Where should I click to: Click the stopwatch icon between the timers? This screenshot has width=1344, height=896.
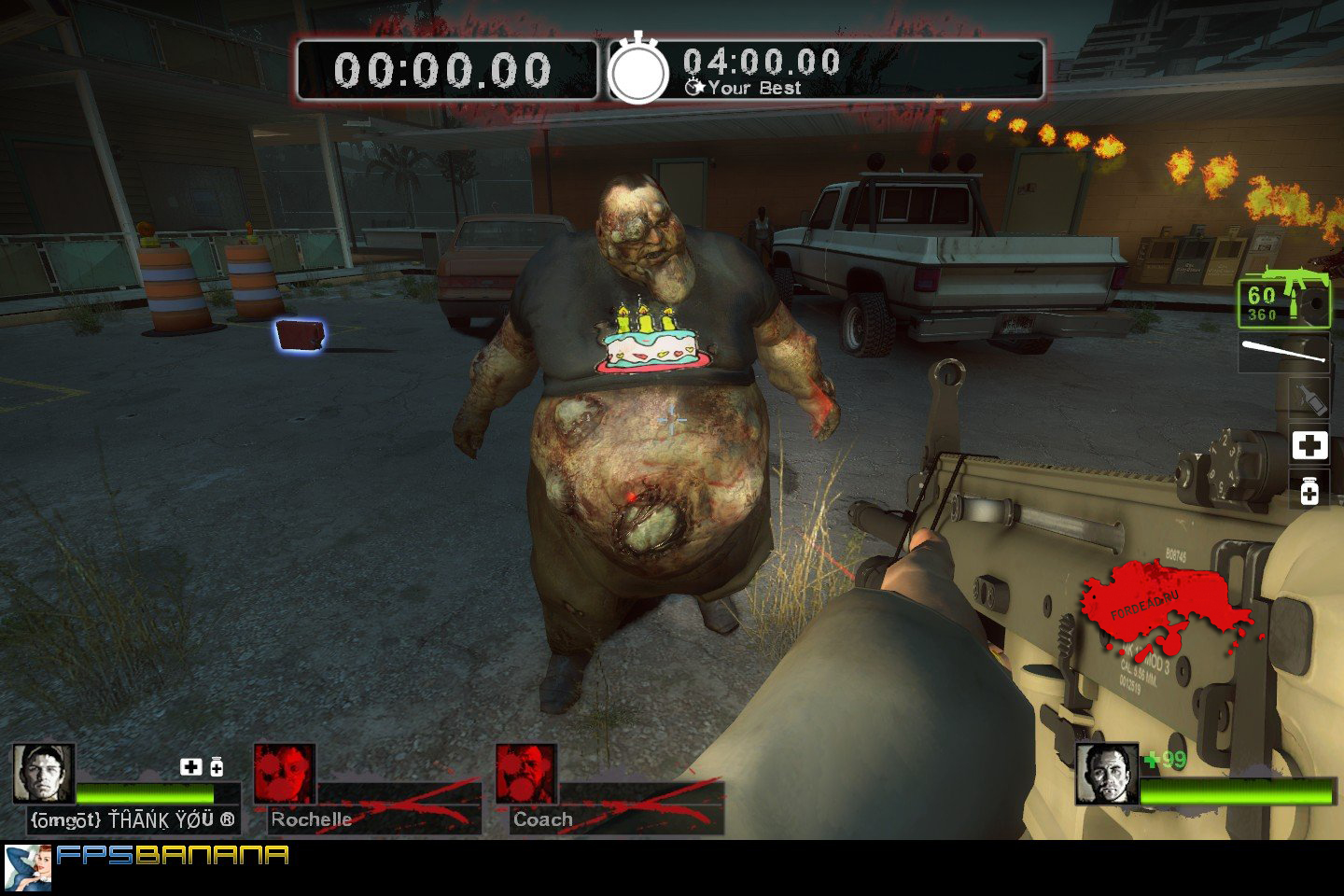tap(639, 70)
